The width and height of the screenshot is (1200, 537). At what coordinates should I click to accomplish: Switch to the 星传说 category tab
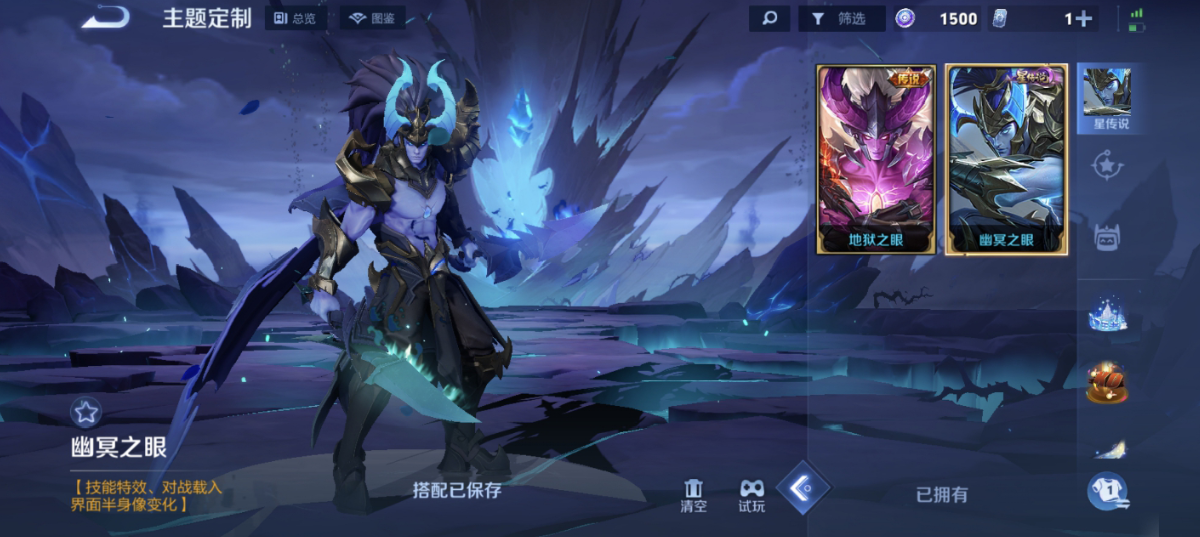(1107, 100)
